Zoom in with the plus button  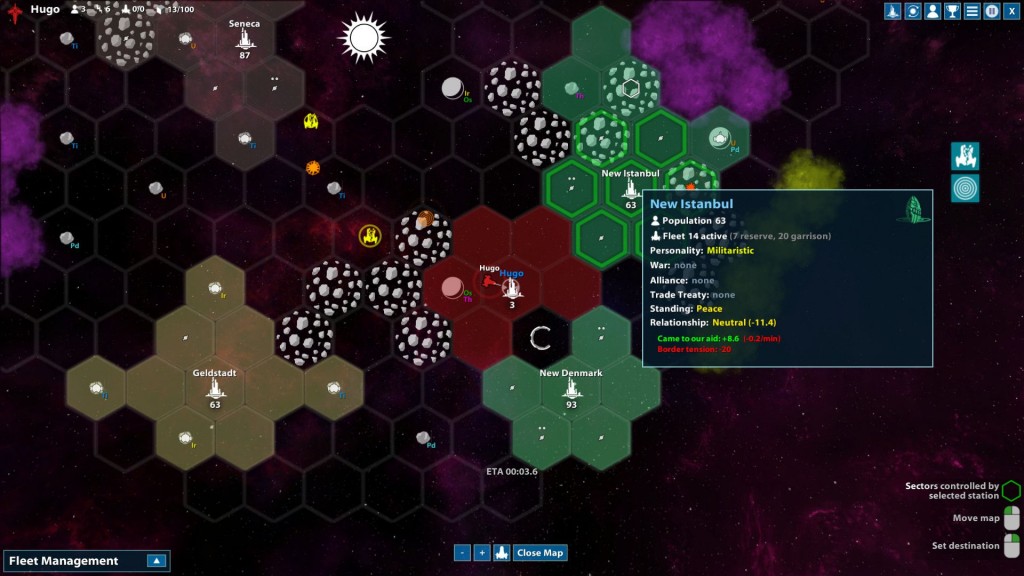(481, 552)
